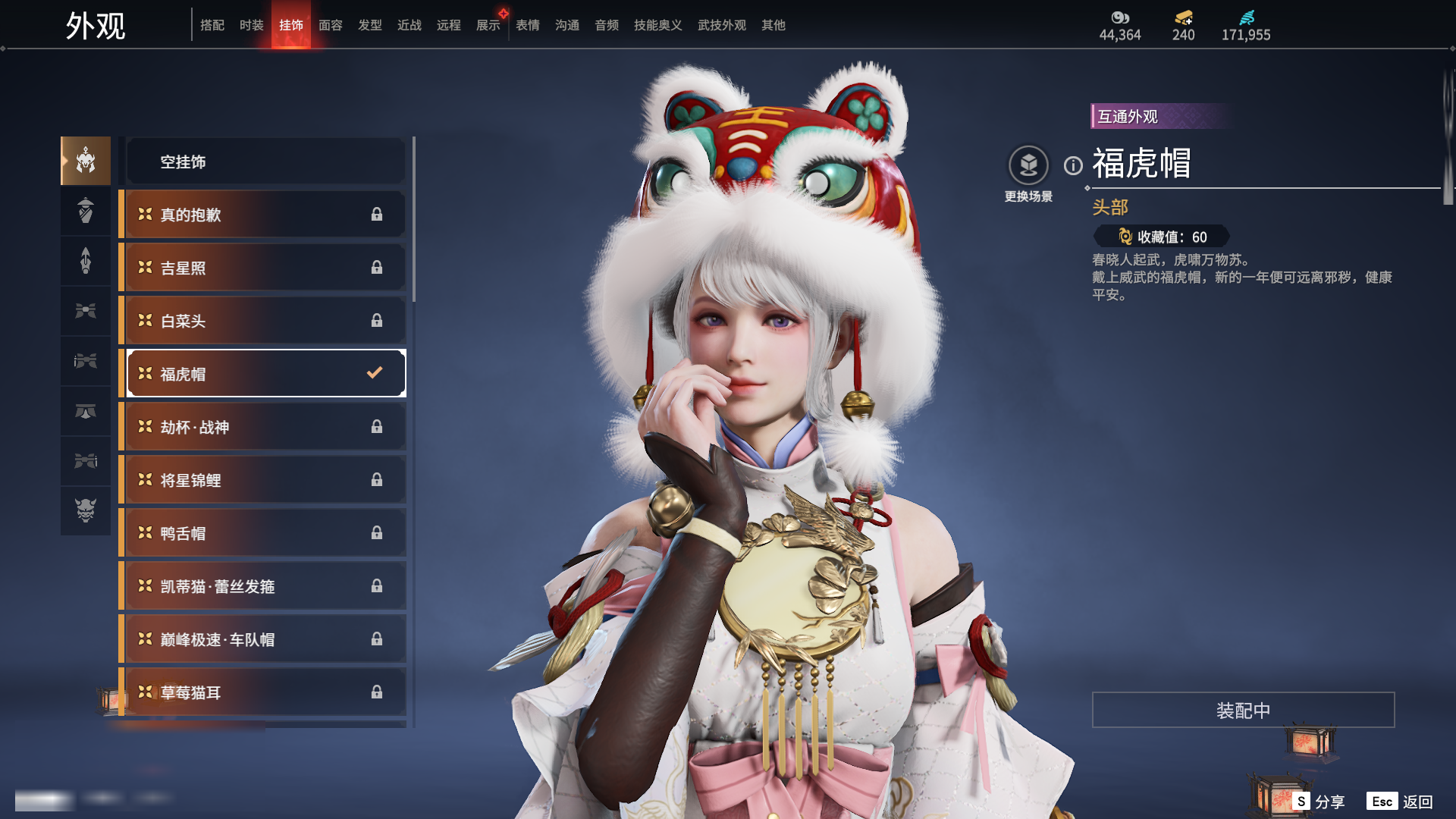Click the 返回 back button
This screenshot has height=819, width=1456.
(x=1400, y=802)
